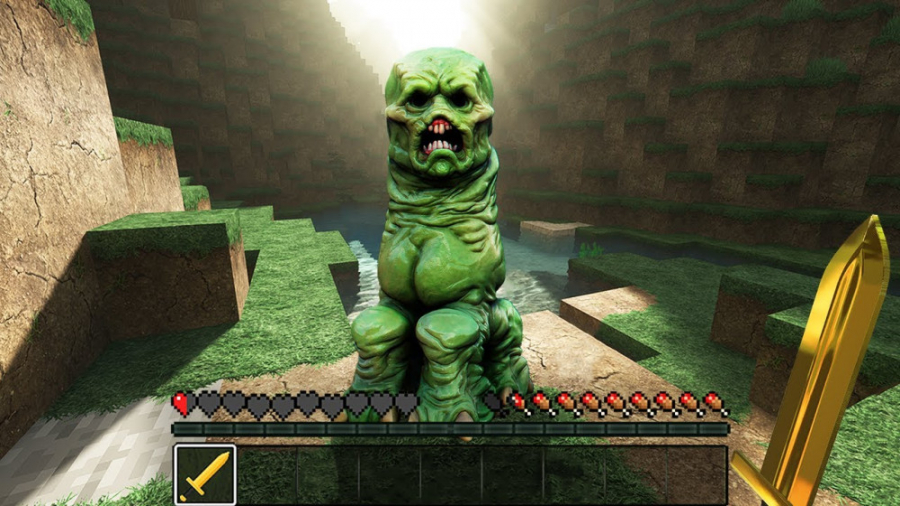The height and width of the screenshot is (506, 900).
Task: Select the golden sword hotbar slot
Action: 205,475
